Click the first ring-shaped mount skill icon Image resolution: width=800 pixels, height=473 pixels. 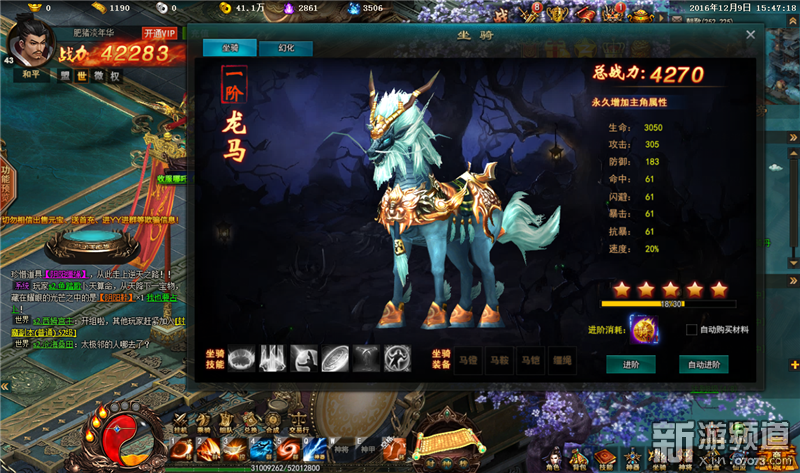[x=242, y=356]
